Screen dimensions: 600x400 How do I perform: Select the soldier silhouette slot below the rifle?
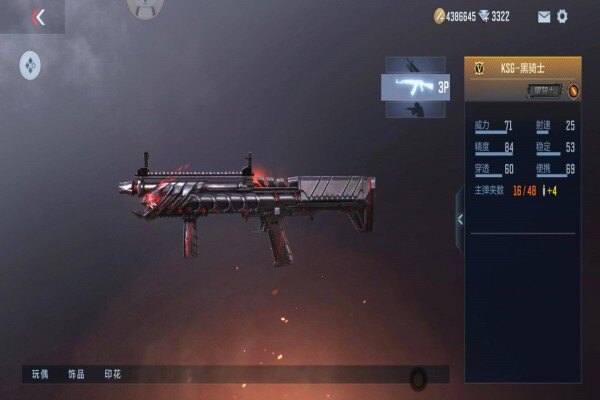[416, 110]
